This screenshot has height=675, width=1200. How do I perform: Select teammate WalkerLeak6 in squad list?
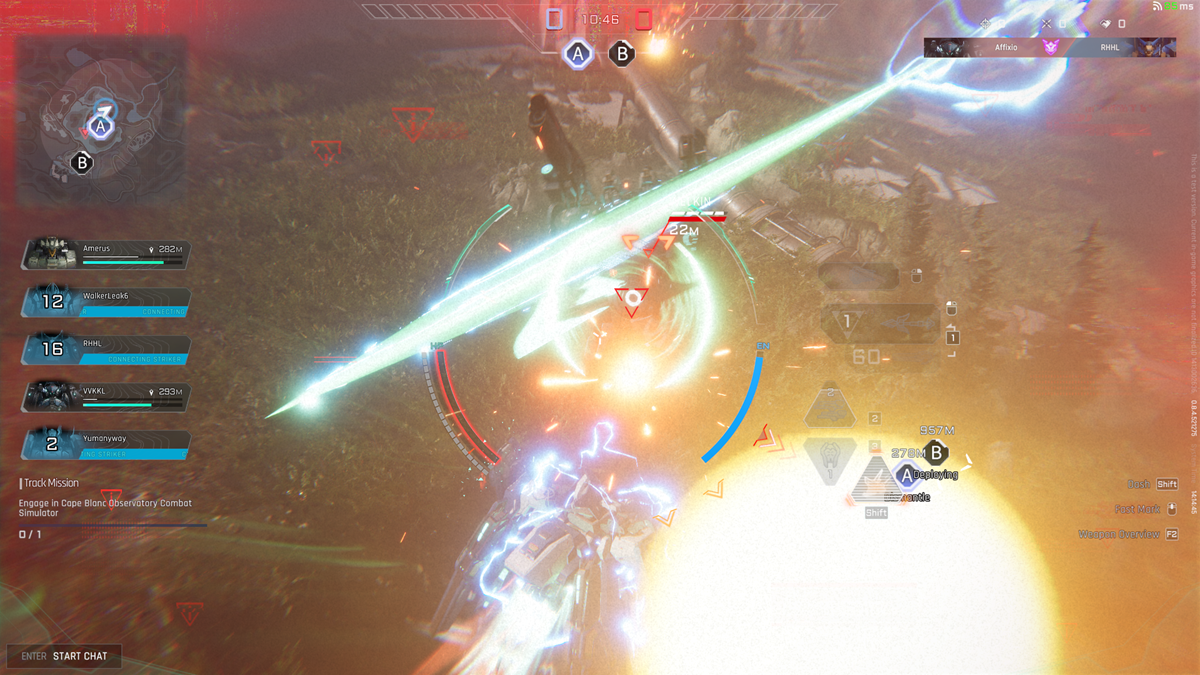pos(104,301)
